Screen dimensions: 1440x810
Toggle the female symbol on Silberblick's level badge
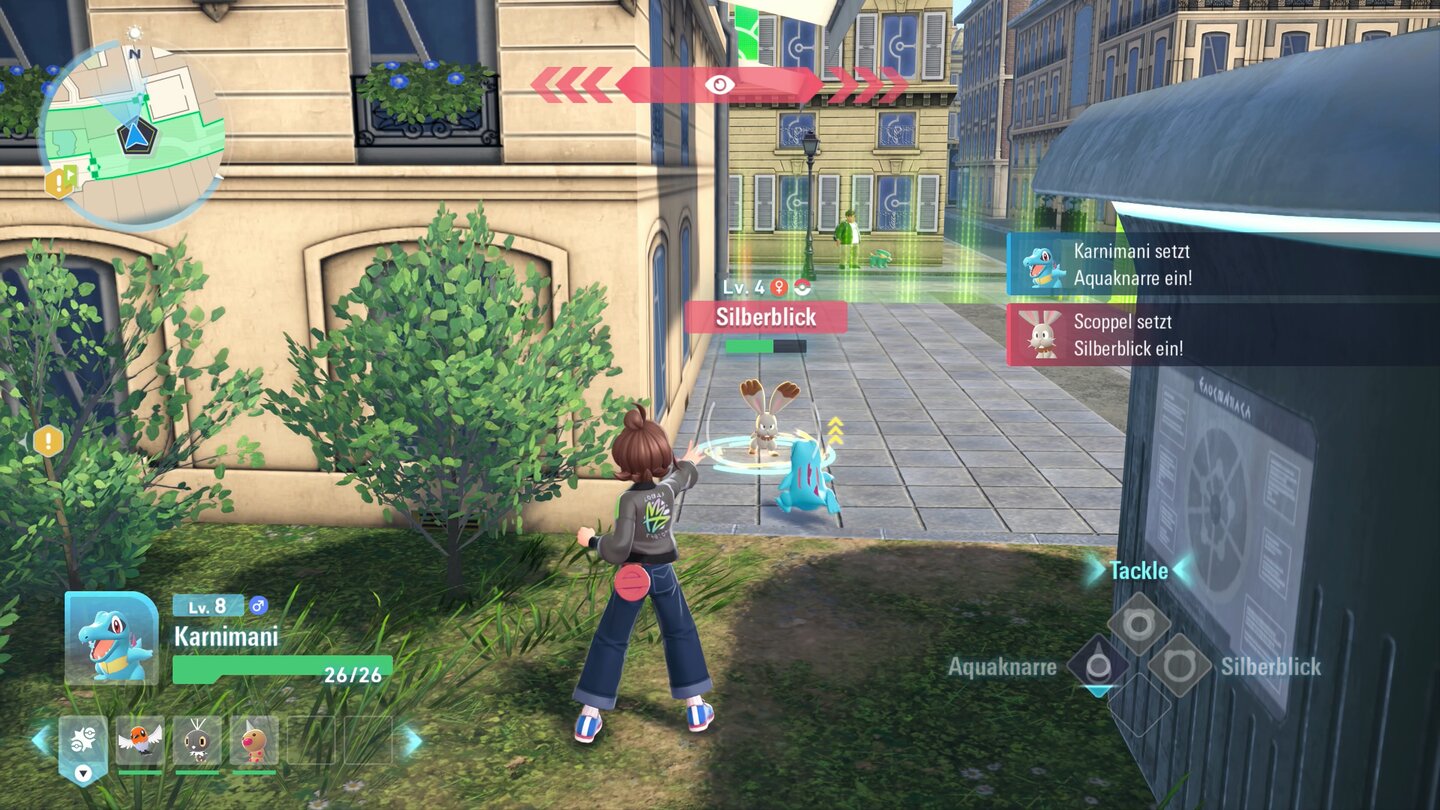(x=779, y=287)
